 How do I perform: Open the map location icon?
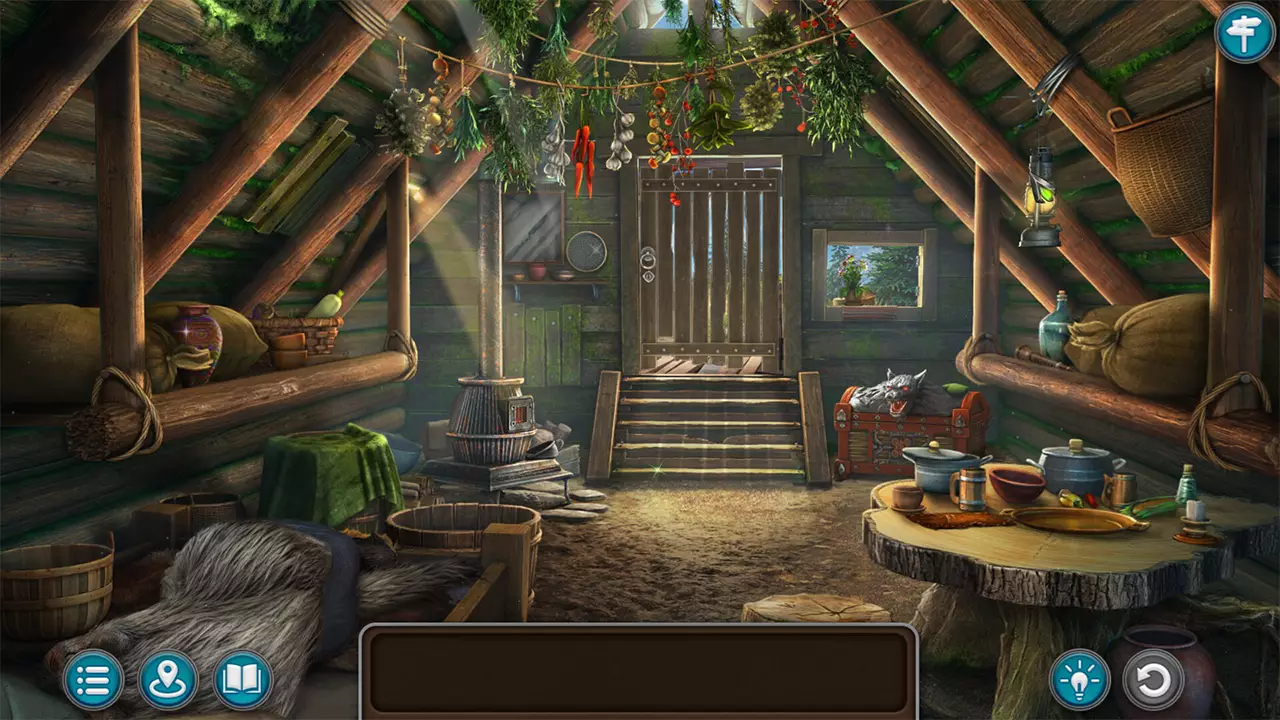click(x=168, y=682)
